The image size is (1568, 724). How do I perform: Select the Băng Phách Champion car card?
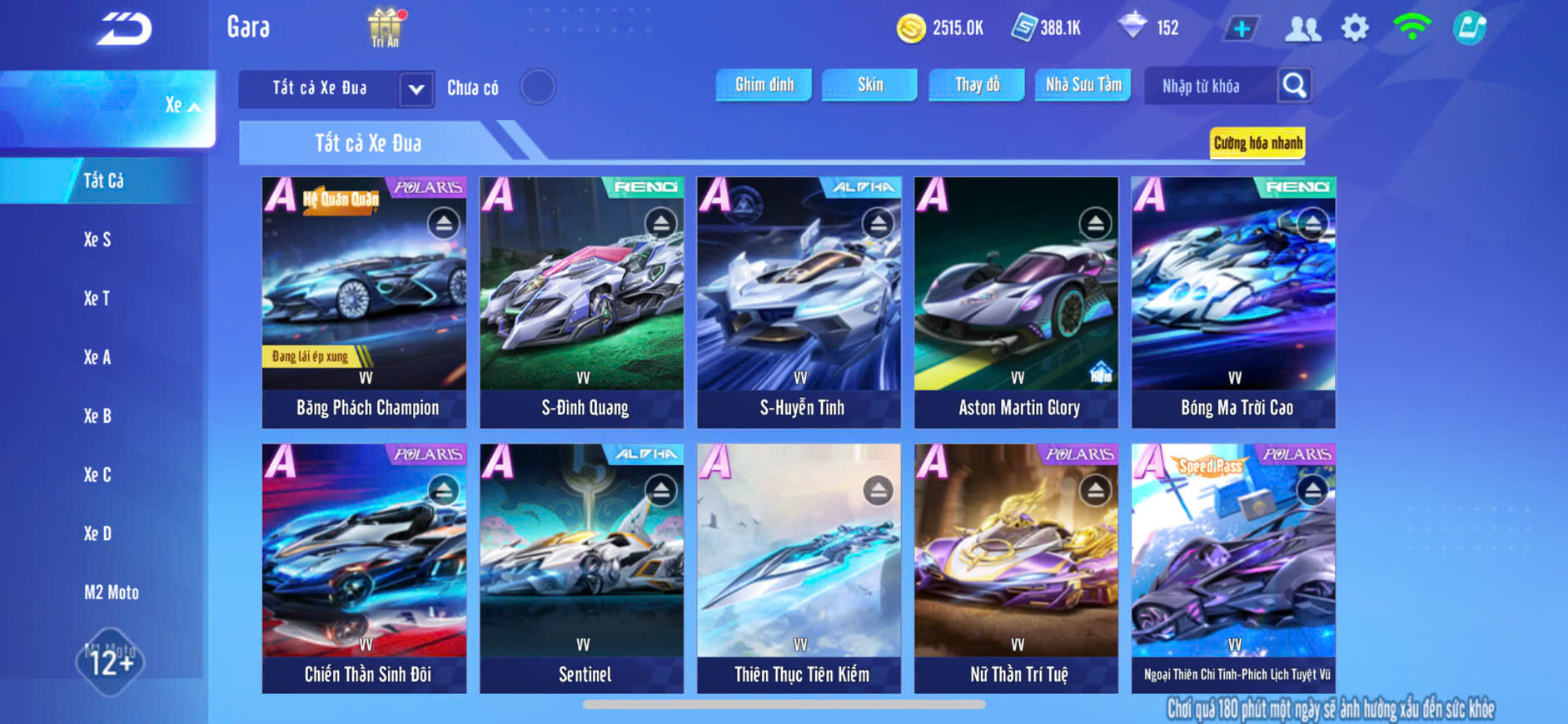(364, 302)
